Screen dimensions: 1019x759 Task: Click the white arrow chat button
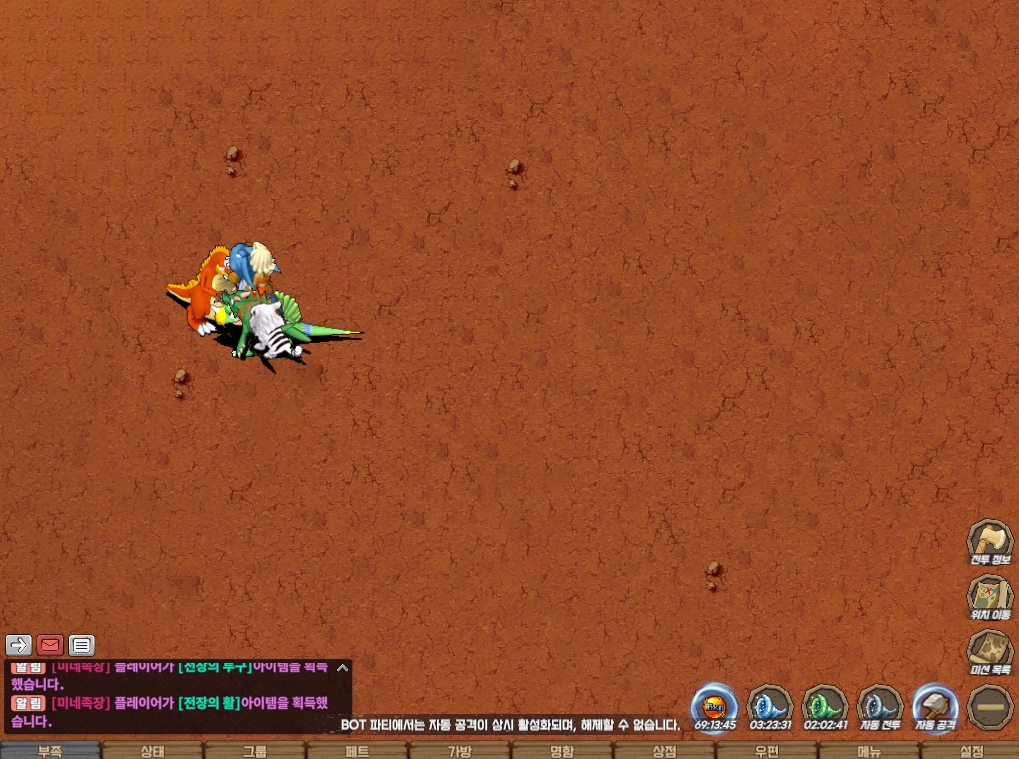(x=18, y=644)
